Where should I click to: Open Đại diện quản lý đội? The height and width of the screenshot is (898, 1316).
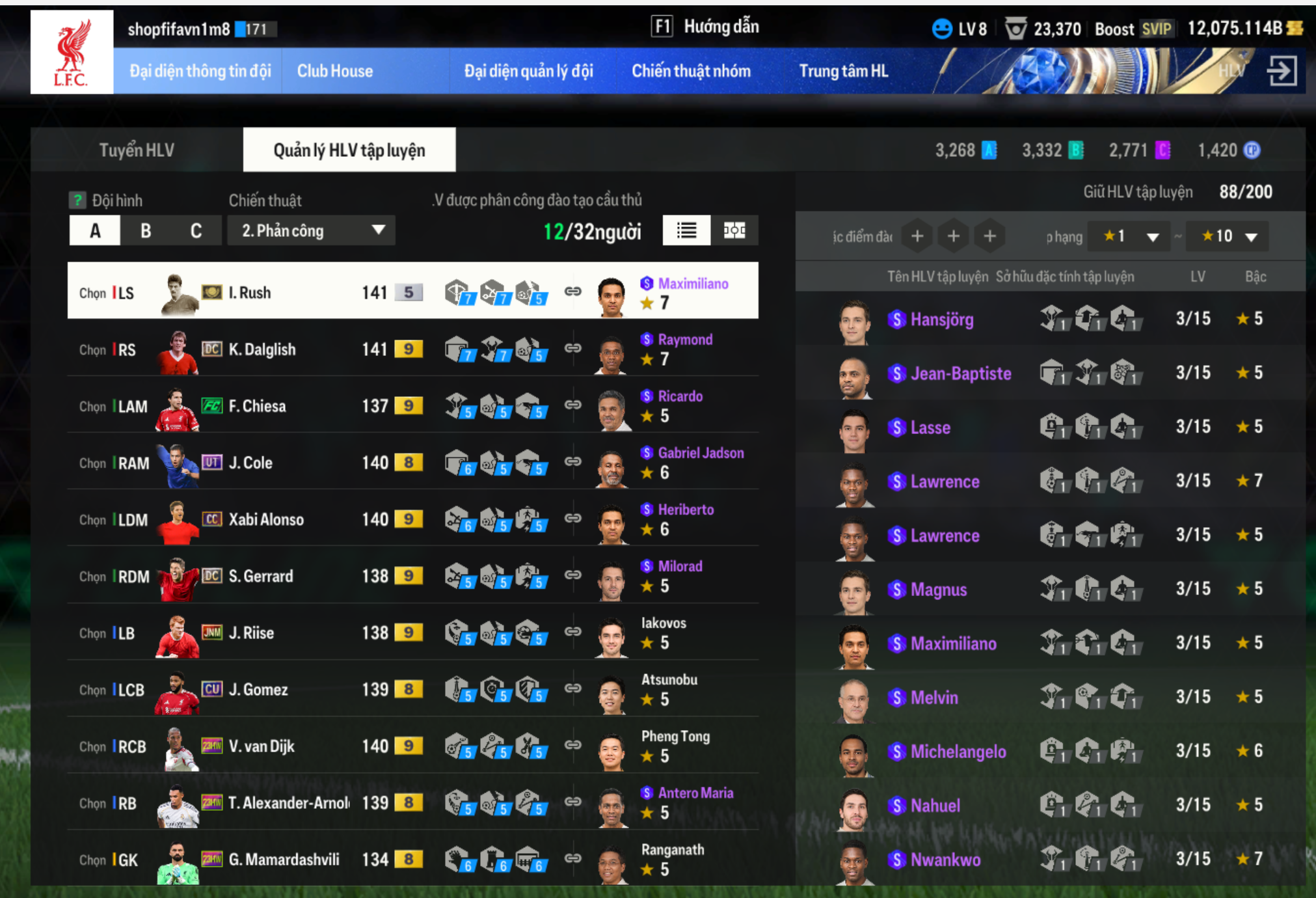pyautogui.click(x=528, y=71)
